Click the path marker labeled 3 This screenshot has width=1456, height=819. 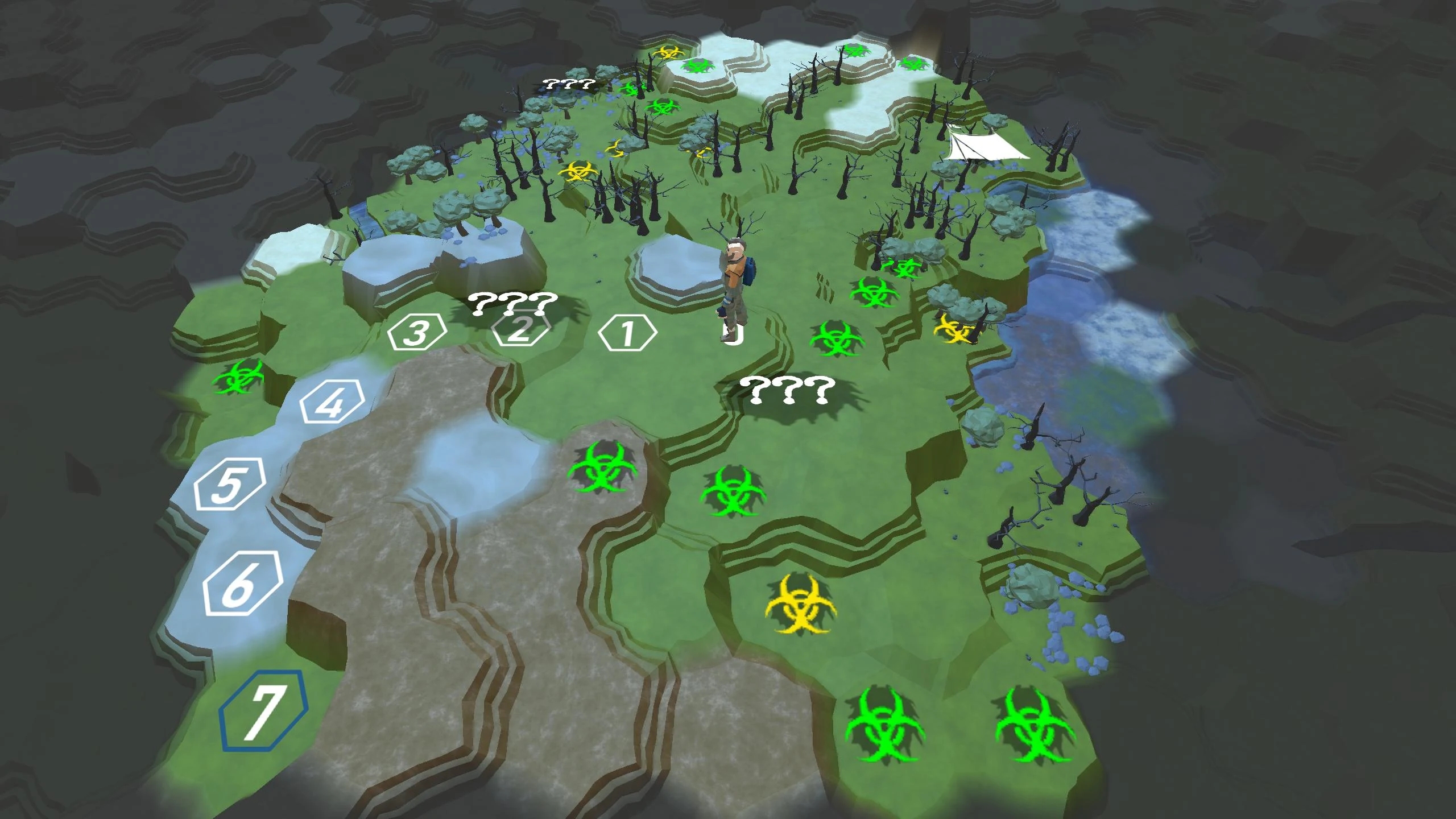click(x=417, y=333)
